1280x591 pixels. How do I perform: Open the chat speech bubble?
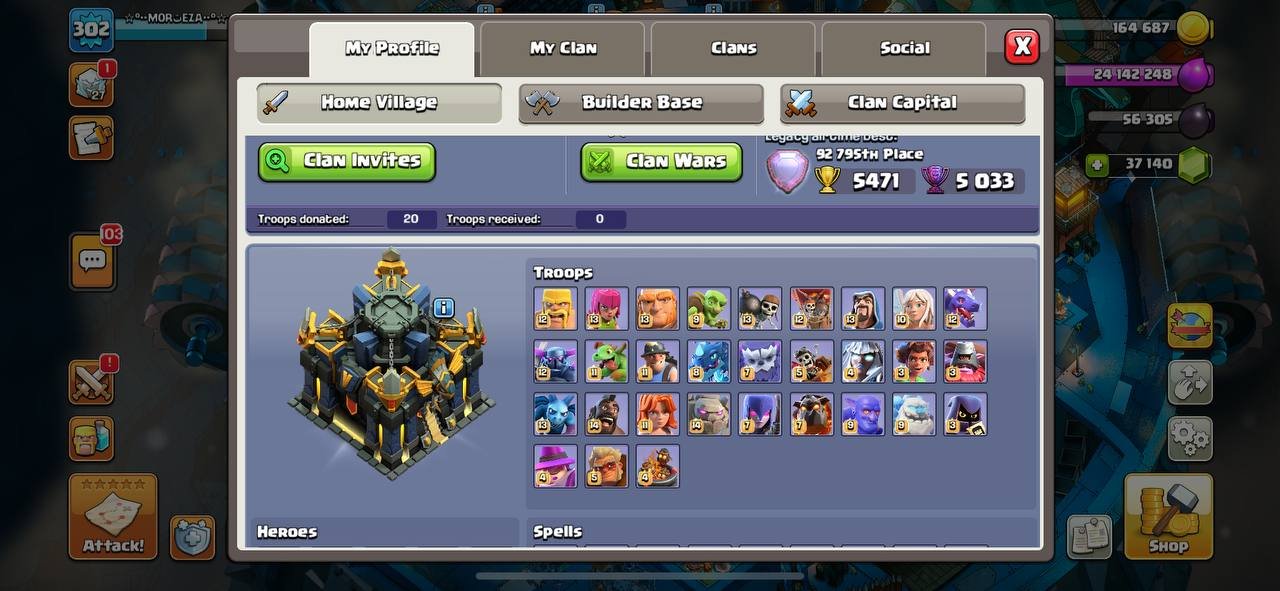pos(92,262)
